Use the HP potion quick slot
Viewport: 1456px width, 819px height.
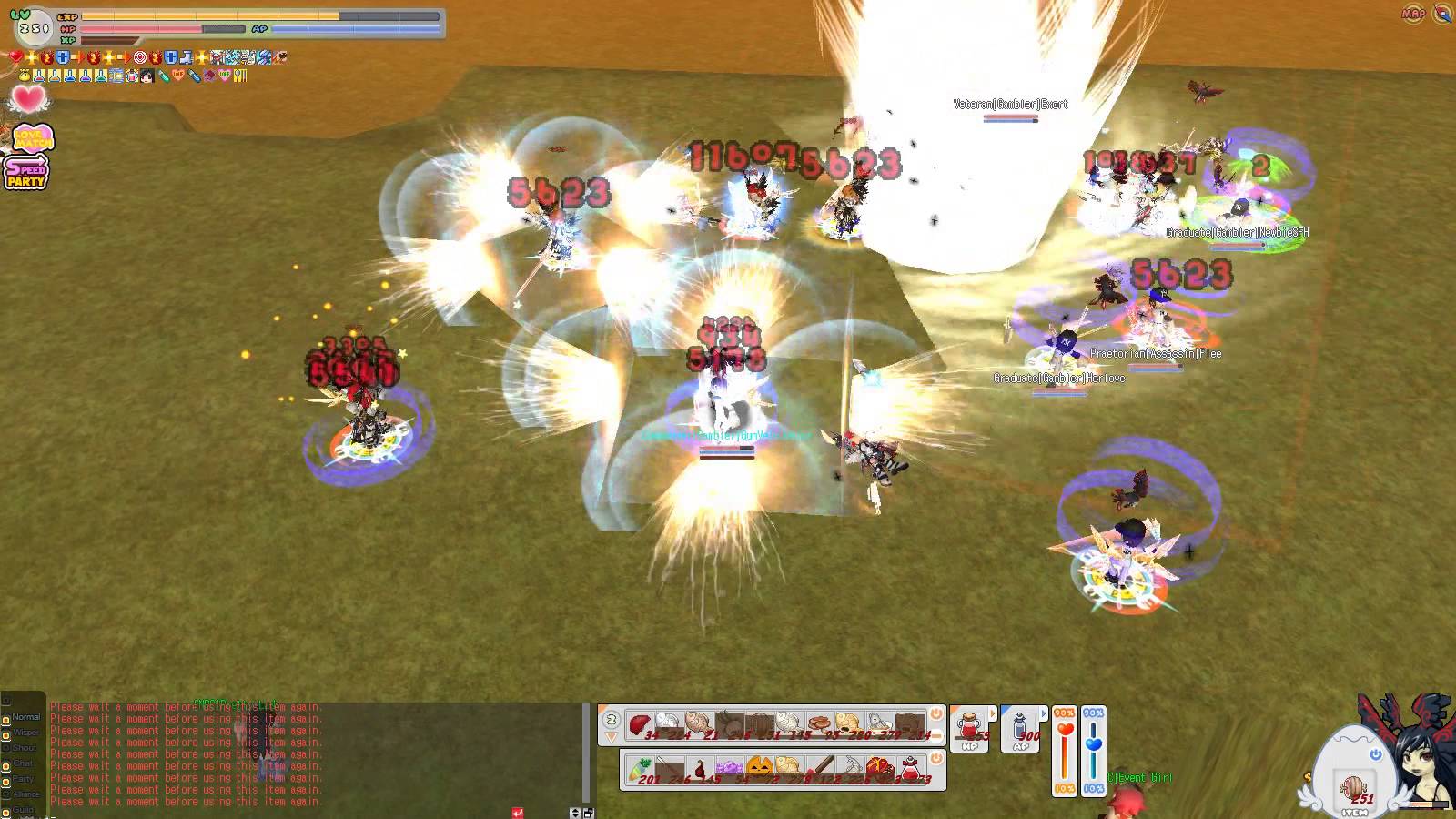(x=969, y=728)
